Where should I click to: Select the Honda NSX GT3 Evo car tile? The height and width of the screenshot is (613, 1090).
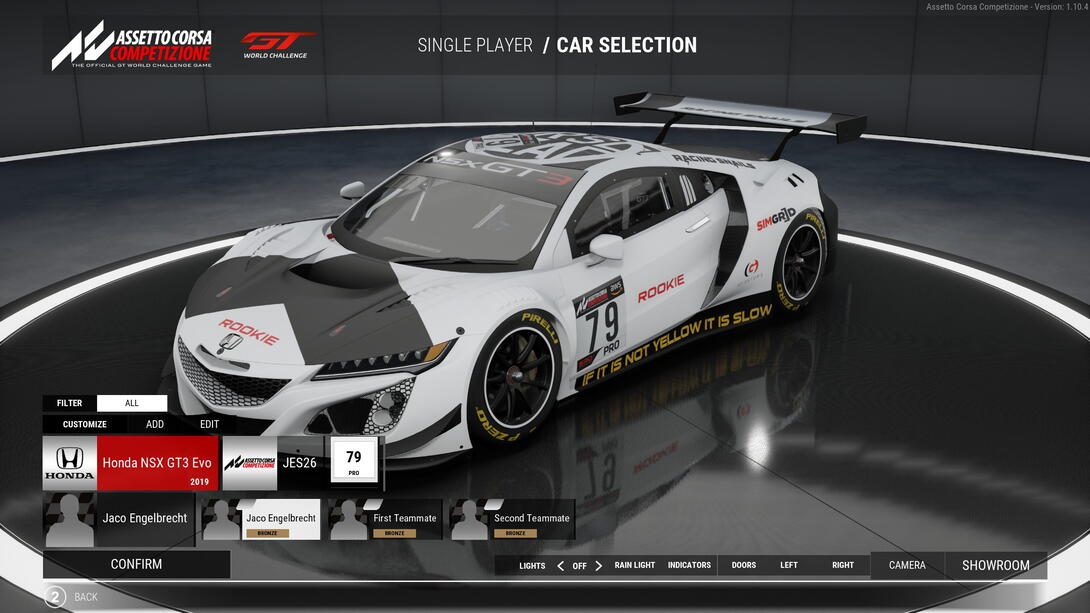coord(130,463)
